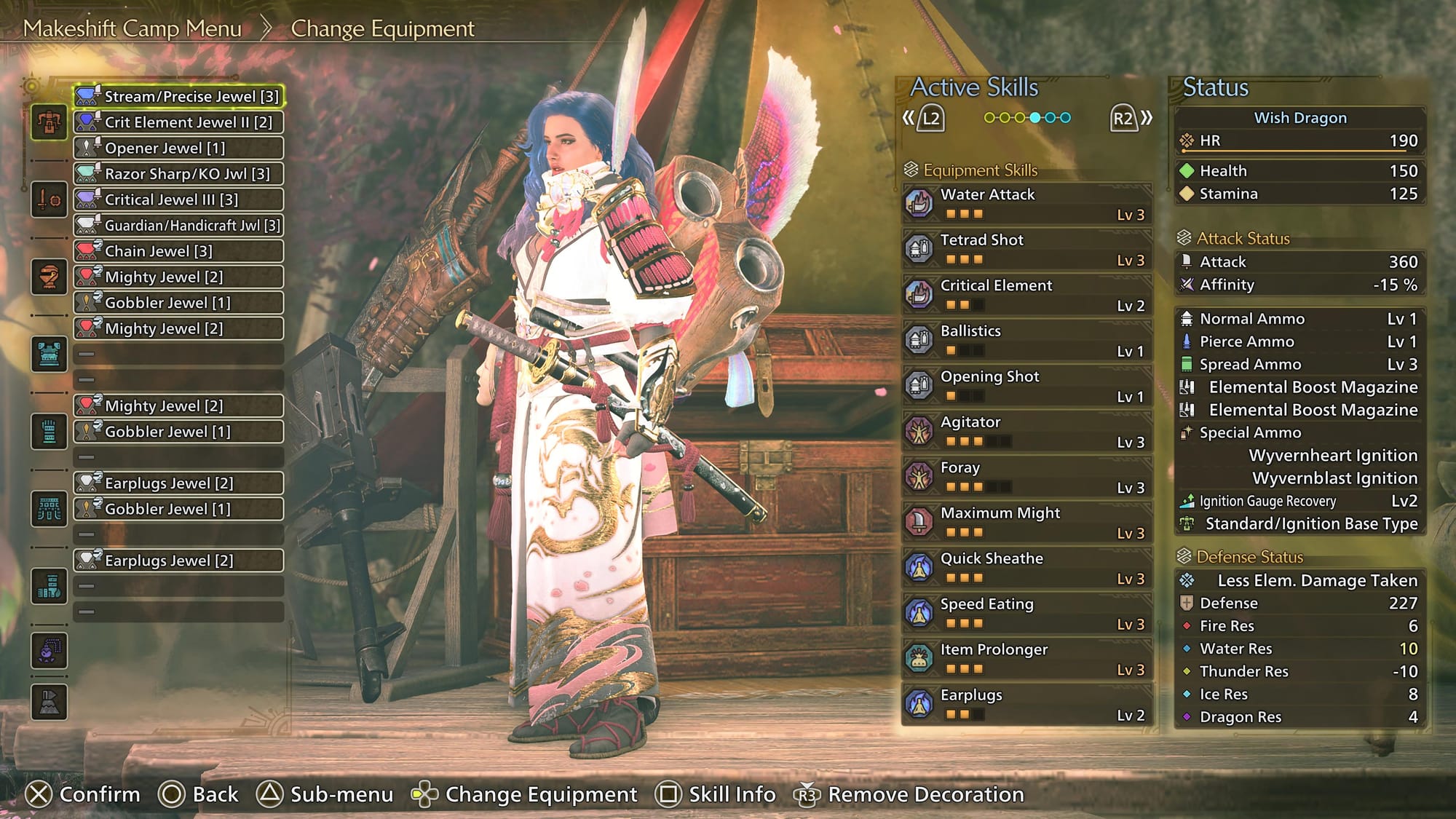Select the Foray skill row
1456x819 pixels.
(x=1026, y=476)
